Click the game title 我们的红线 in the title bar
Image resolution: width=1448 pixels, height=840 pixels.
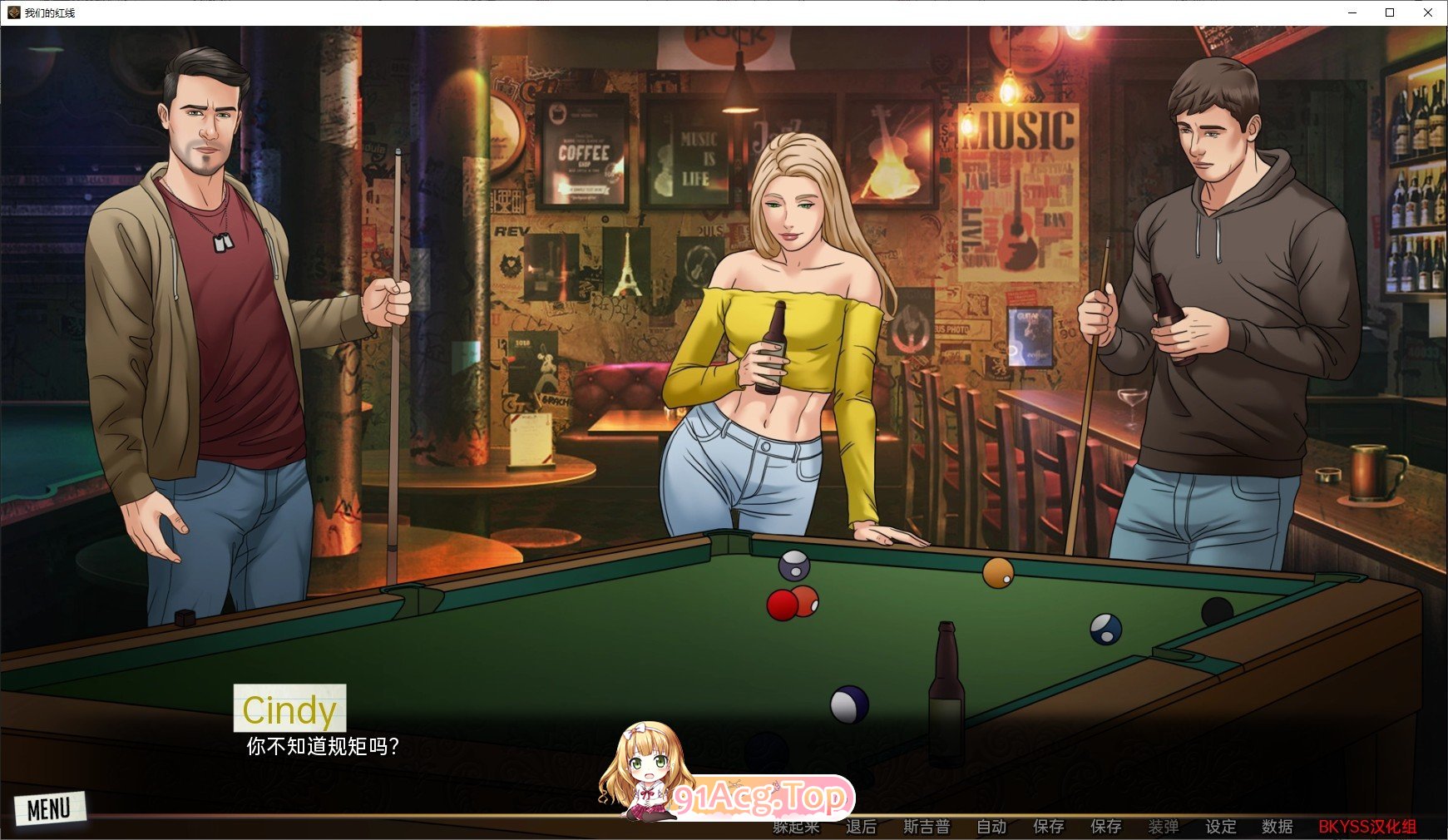point(50,12)
